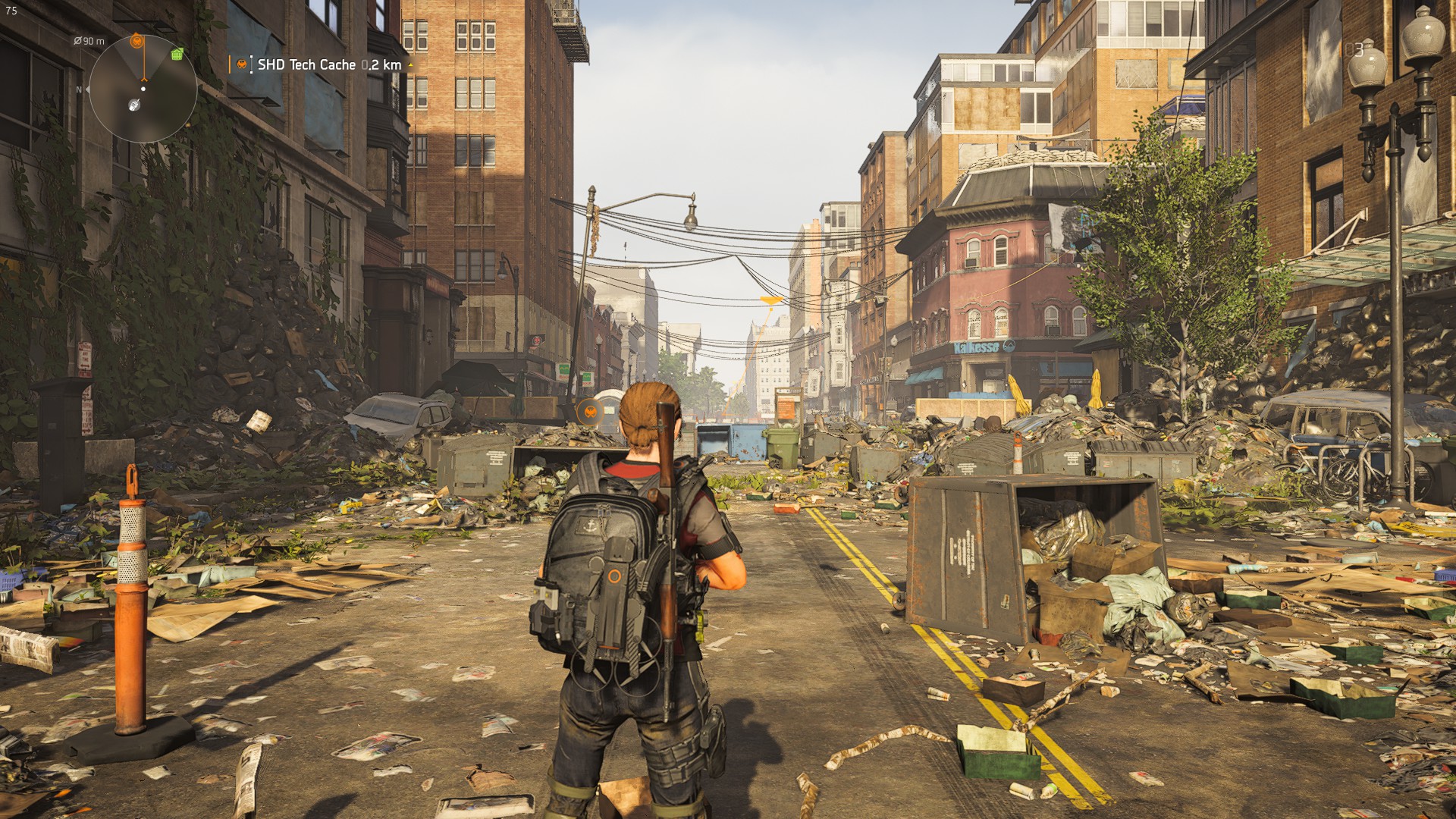Click the orange SHD marker on the minimap
1456x819 pixels.
[136, 42]
